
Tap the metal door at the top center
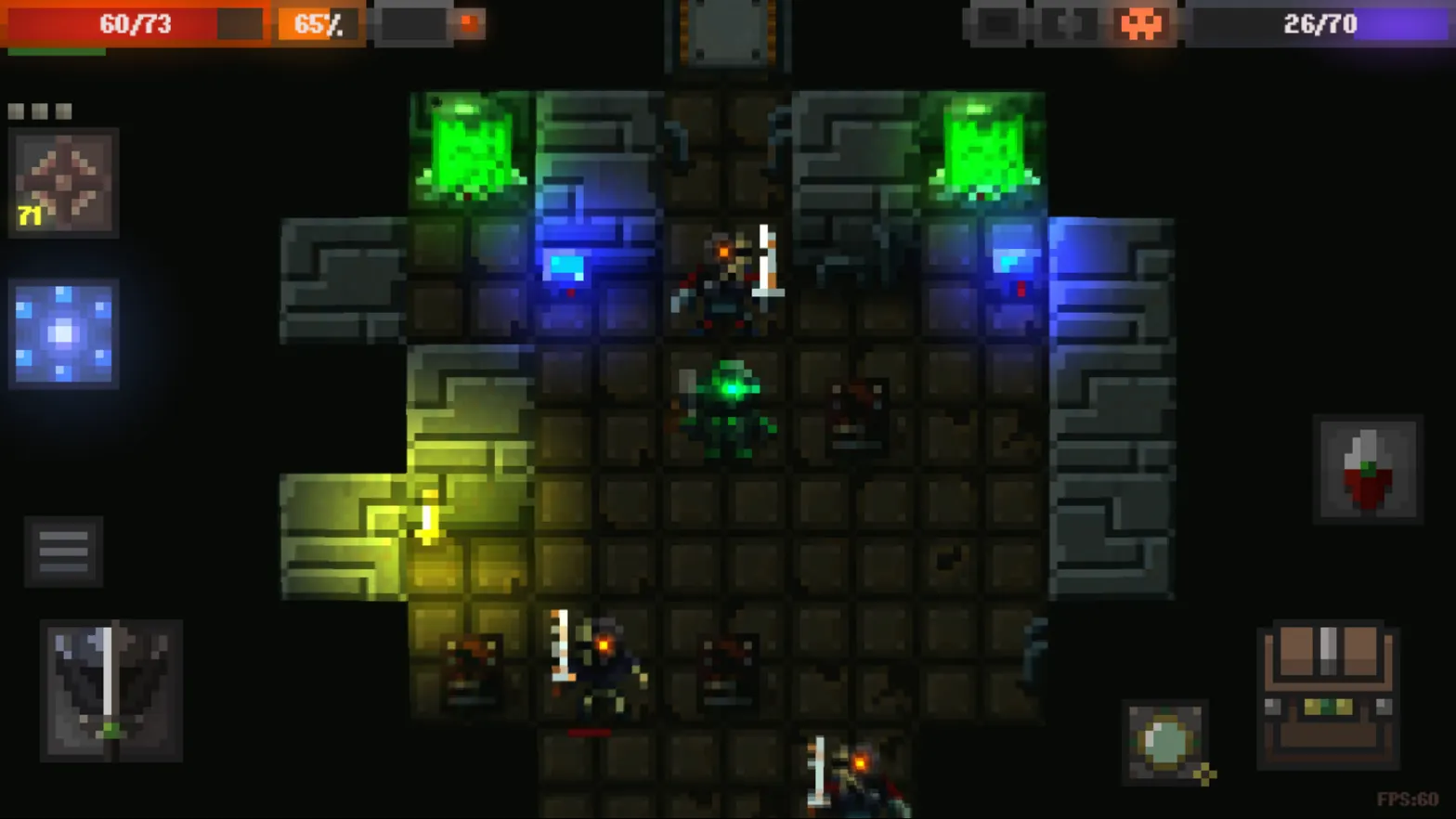[x=727, y=32]
